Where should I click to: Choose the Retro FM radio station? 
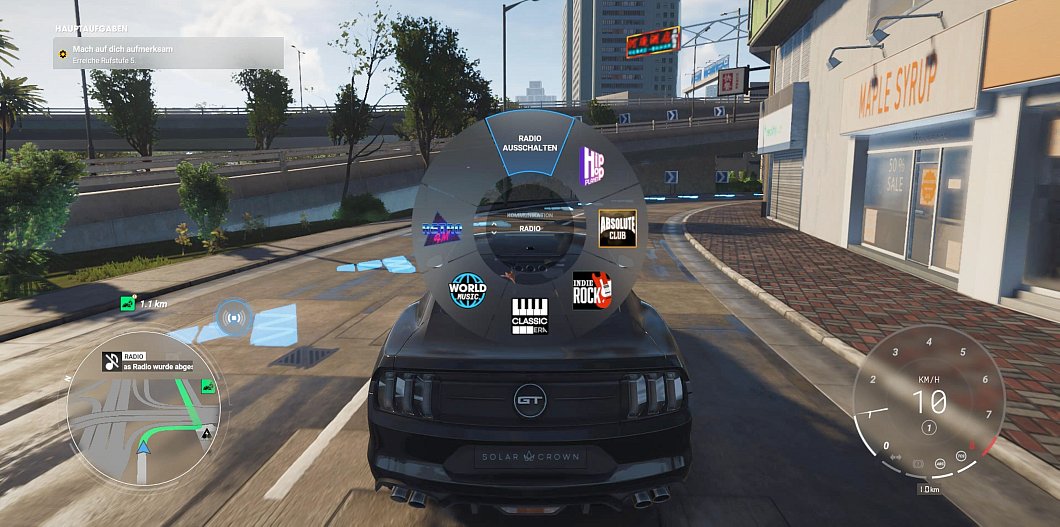point(442,231)
